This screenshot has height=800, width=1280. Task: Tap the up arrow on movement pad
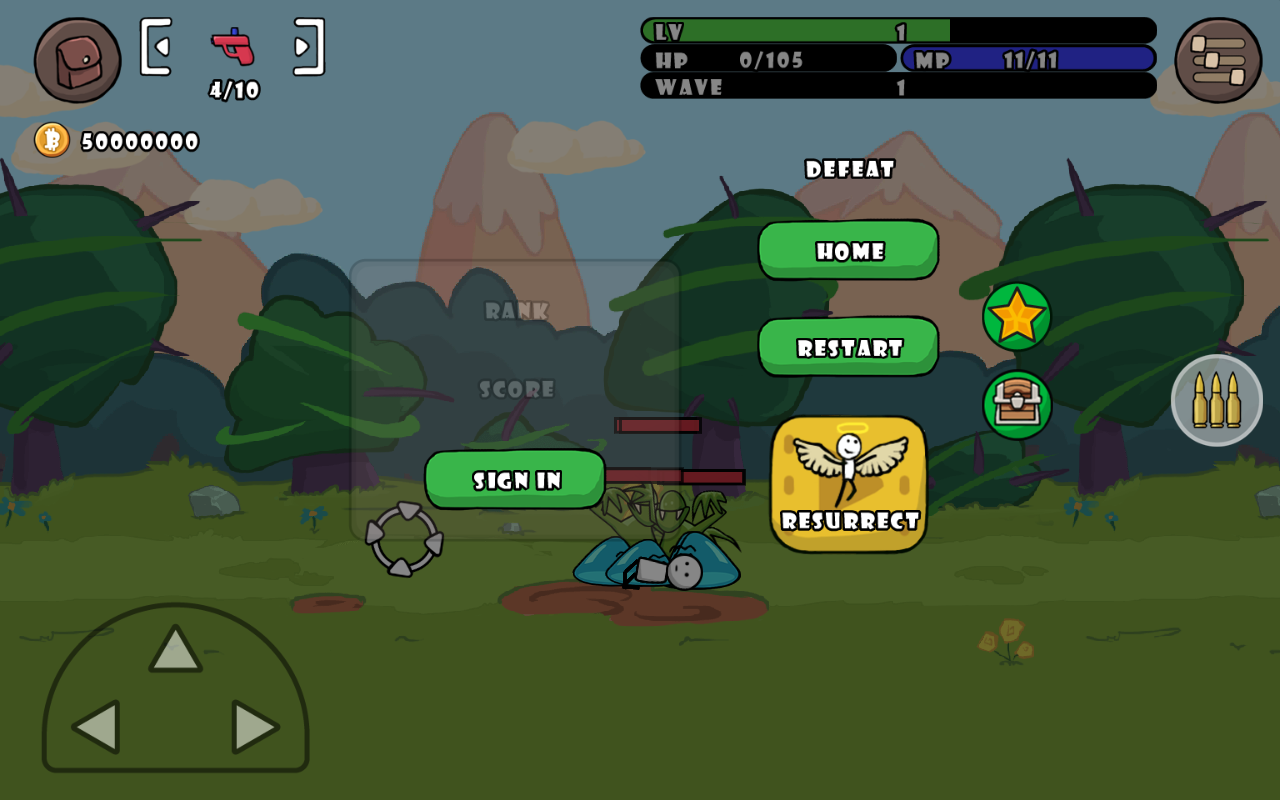(x=175, y=650)
